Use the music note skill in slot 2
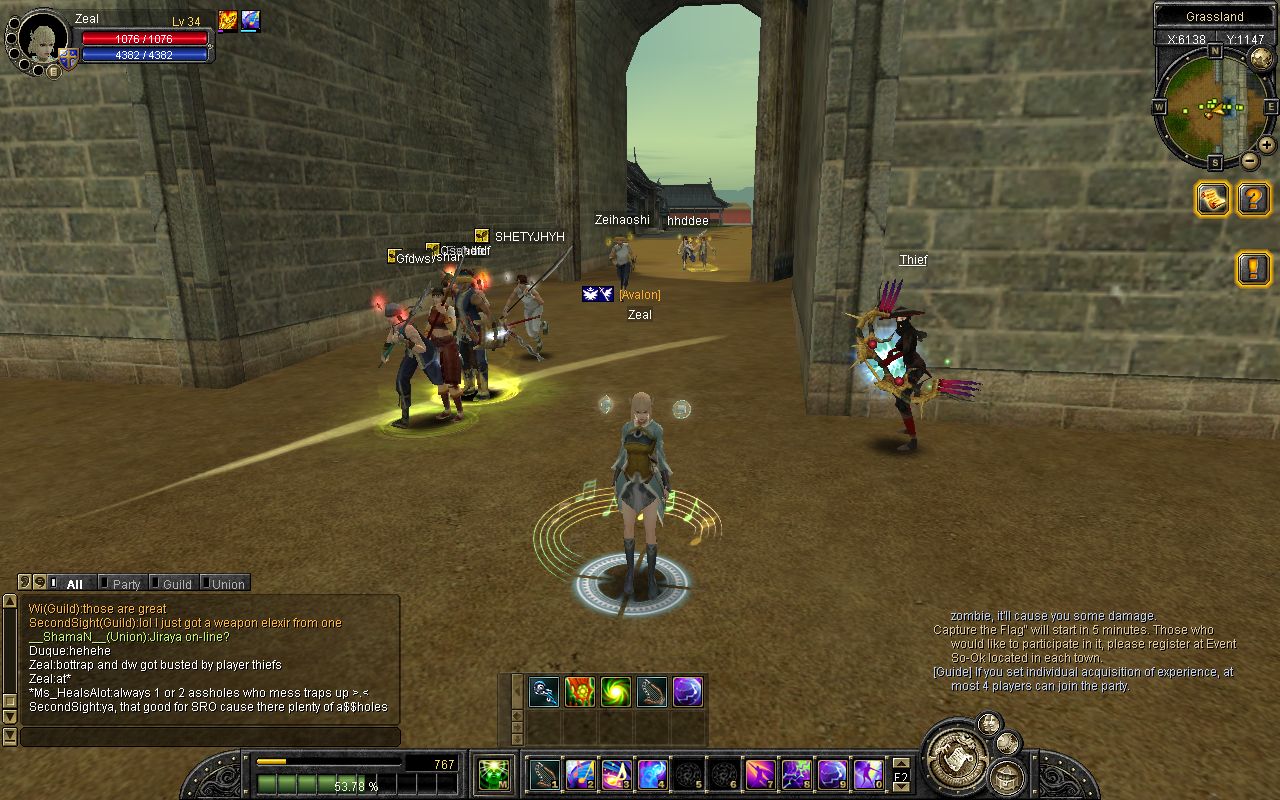Screen dimensions: 1280x800 (581, 774)
